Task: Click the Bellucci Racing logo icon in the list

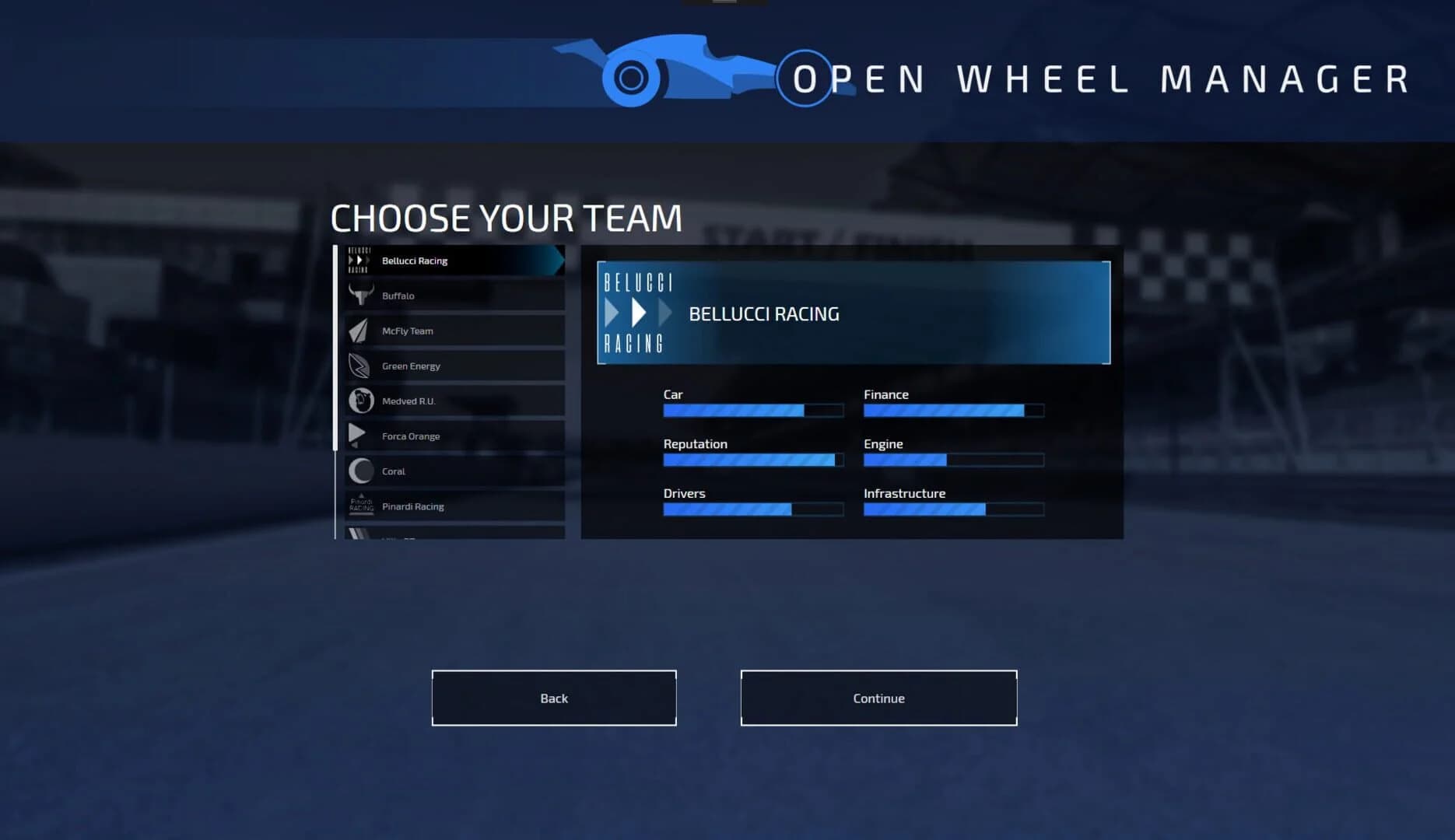Action: click(x=358, y=261)
